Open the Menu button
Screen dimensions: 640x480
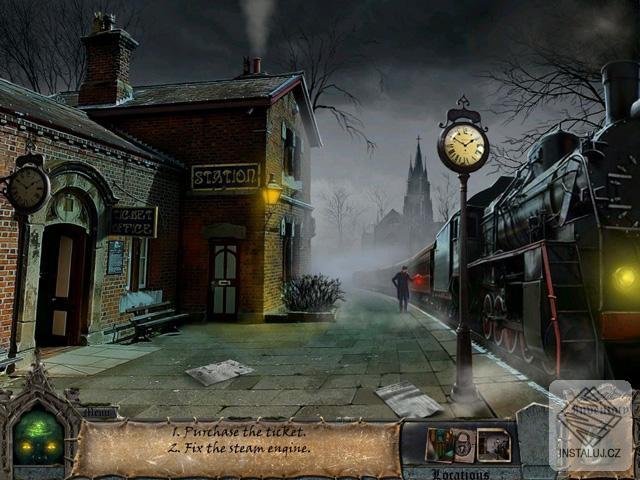(100, 411)
